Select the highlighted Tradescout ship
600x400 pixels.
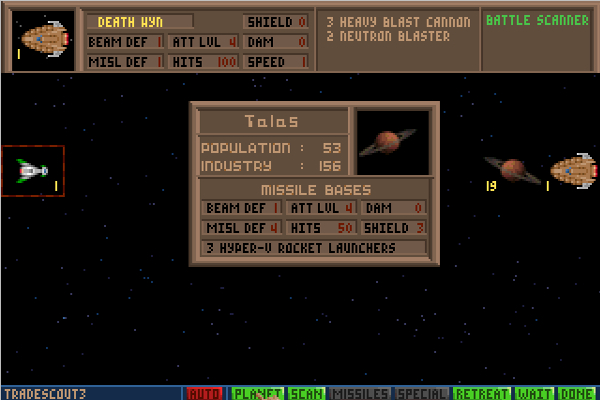(x=33, y=171)
